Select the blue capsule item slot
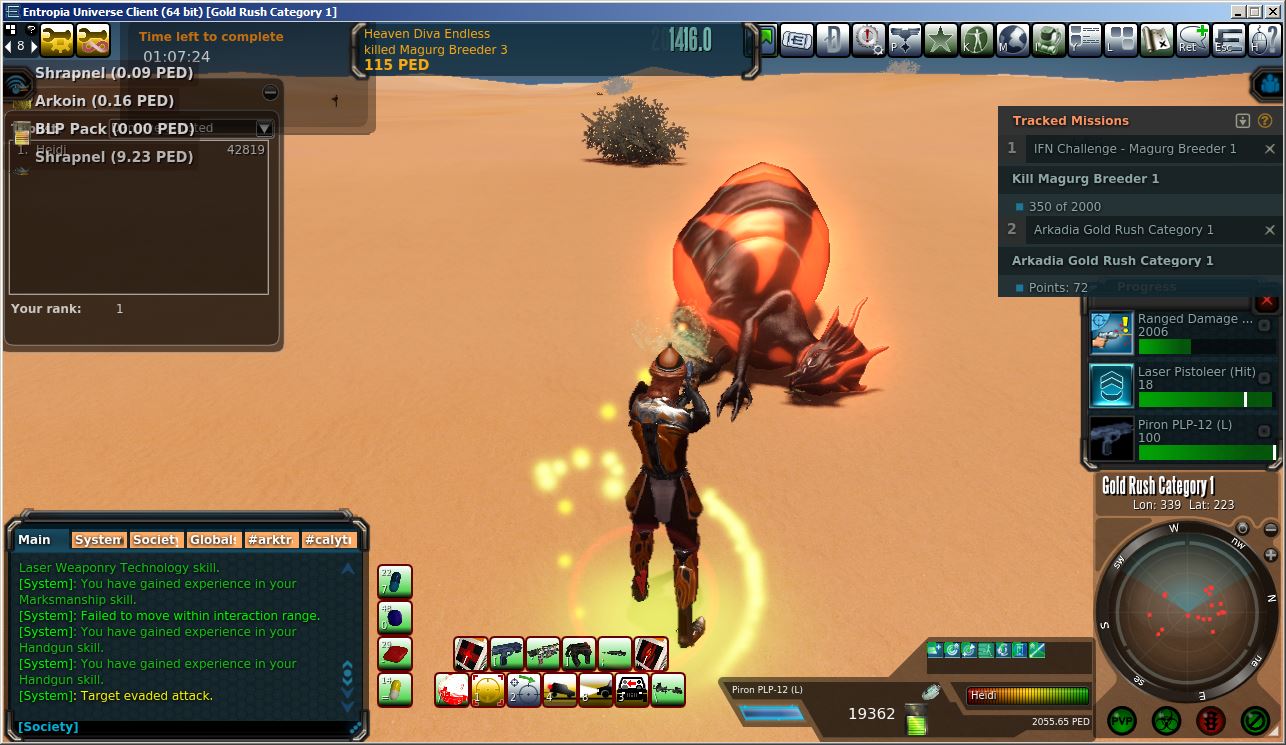Viewport: 1286px width, 745px height. pos(395,582)
